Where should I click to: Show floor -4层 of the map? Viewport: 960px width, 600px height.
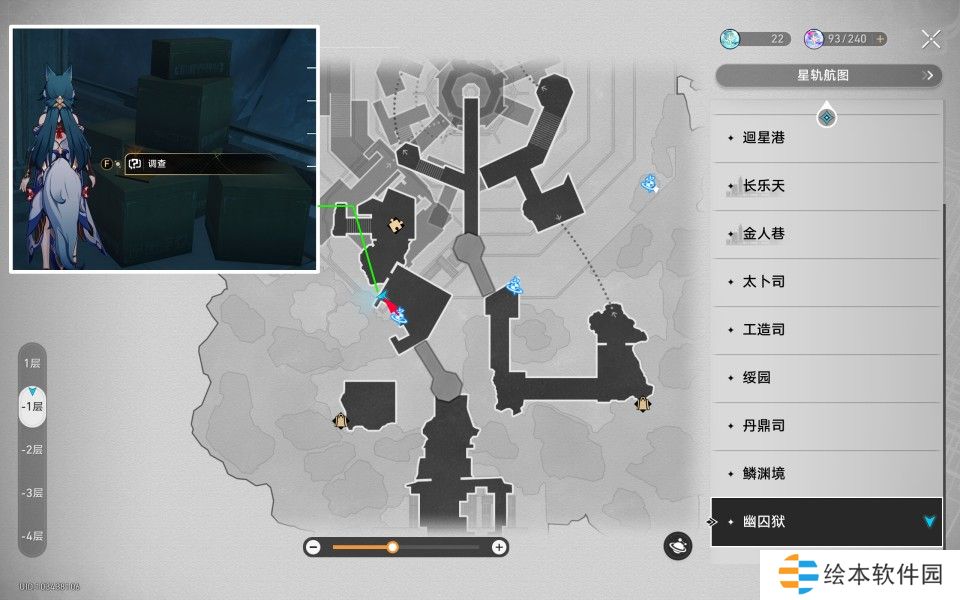(x=33, y=536)
